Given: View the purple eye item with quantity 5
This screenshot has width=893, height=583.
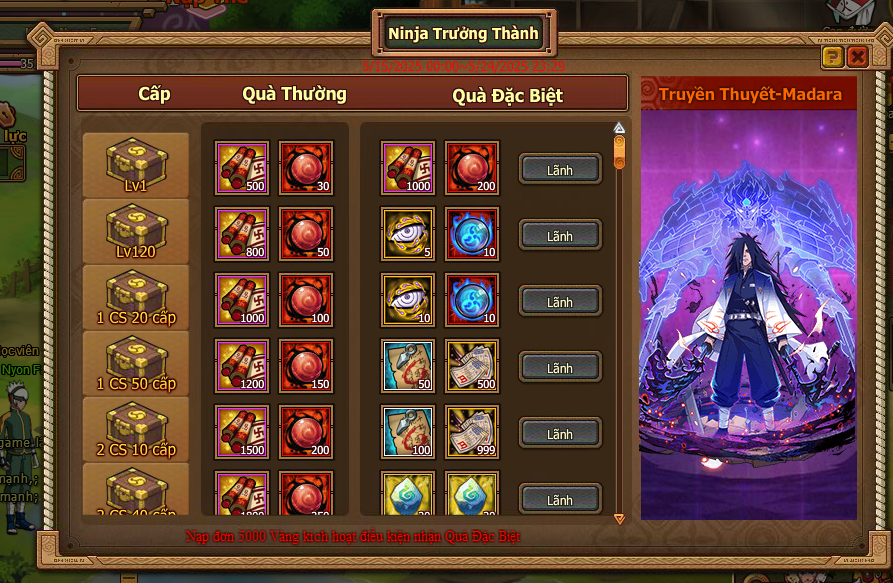Looking at the screenshot, I should coord(407,234).
